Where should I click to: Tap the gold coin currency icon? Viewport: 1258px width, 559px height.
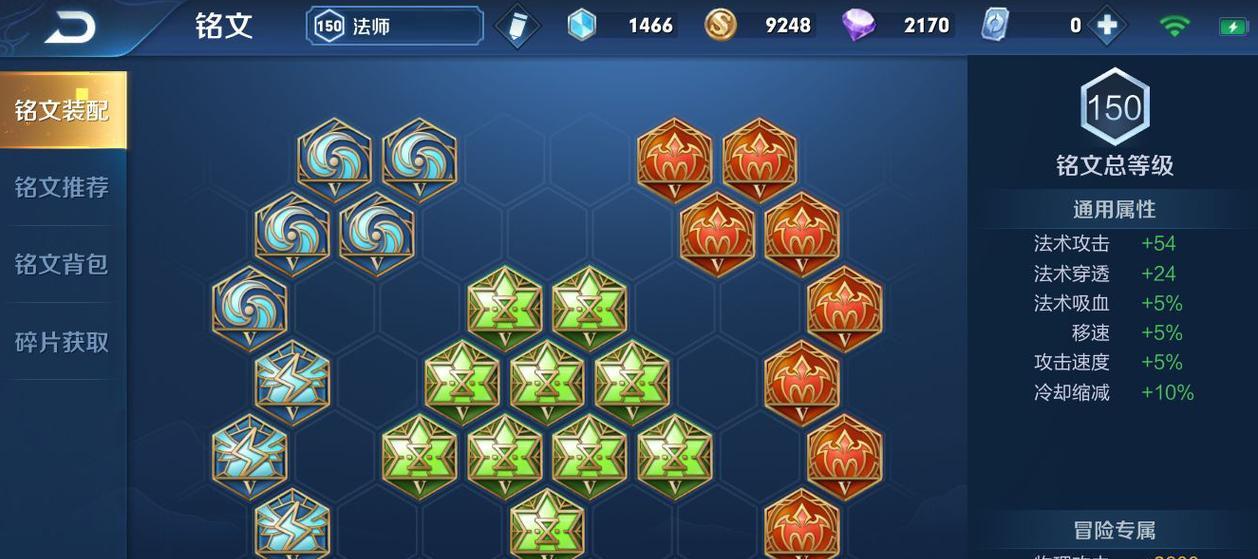coord(720,25)
